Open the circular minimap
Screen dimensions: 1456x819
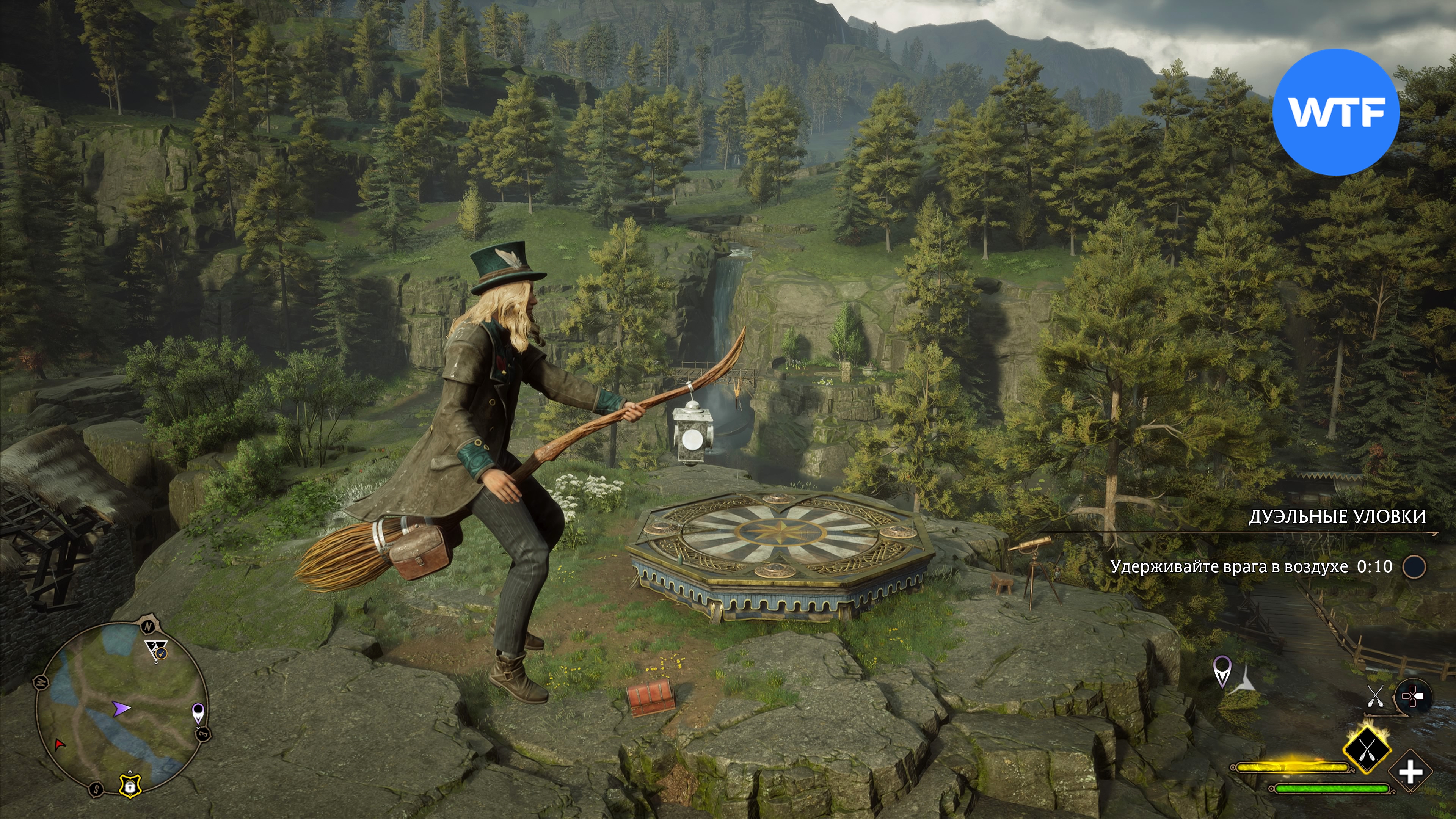pyautogui.click(x=121, y=709)
